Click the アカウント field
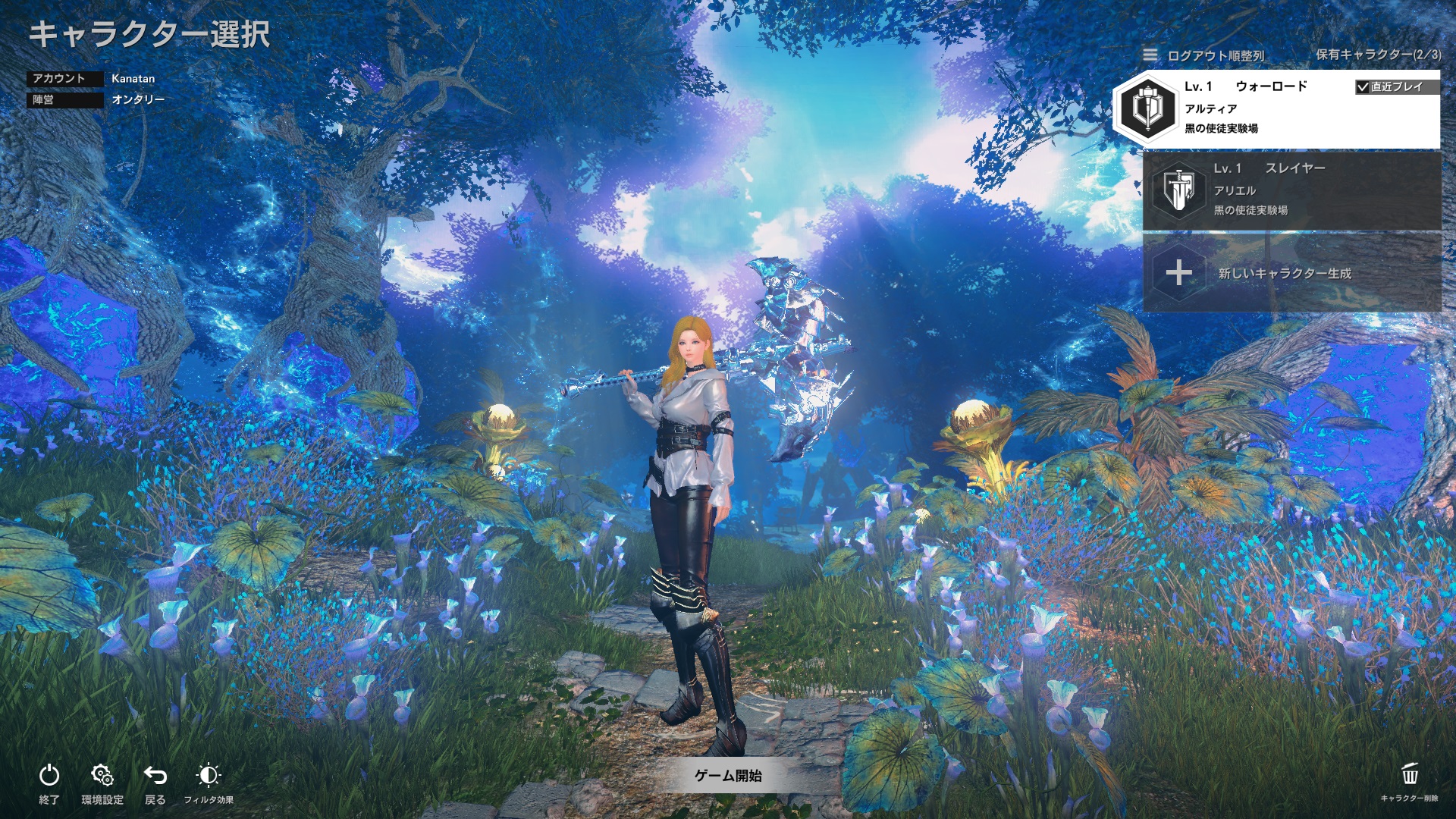The height and width of the screenshot is (819, 1456). pos(64,78)
